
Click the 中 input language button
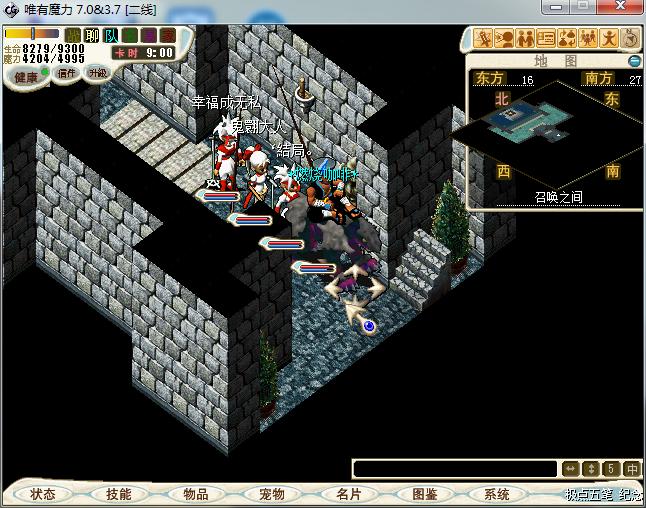pos(633,468)
